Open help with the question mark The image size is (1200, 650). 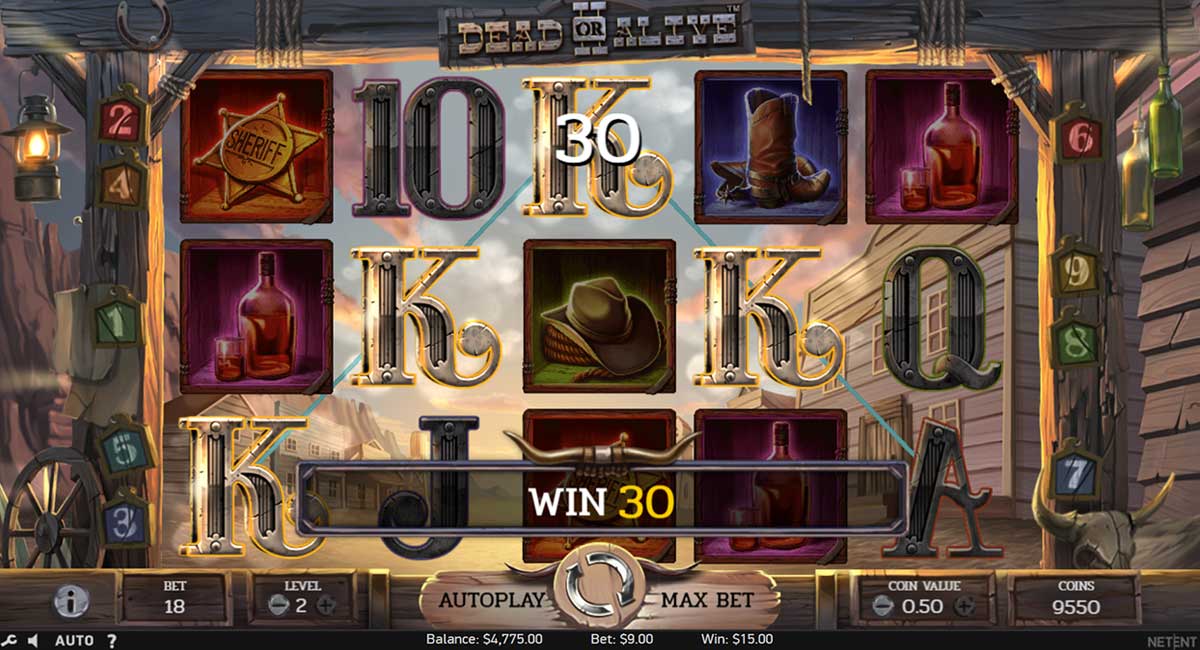[111, 640]
